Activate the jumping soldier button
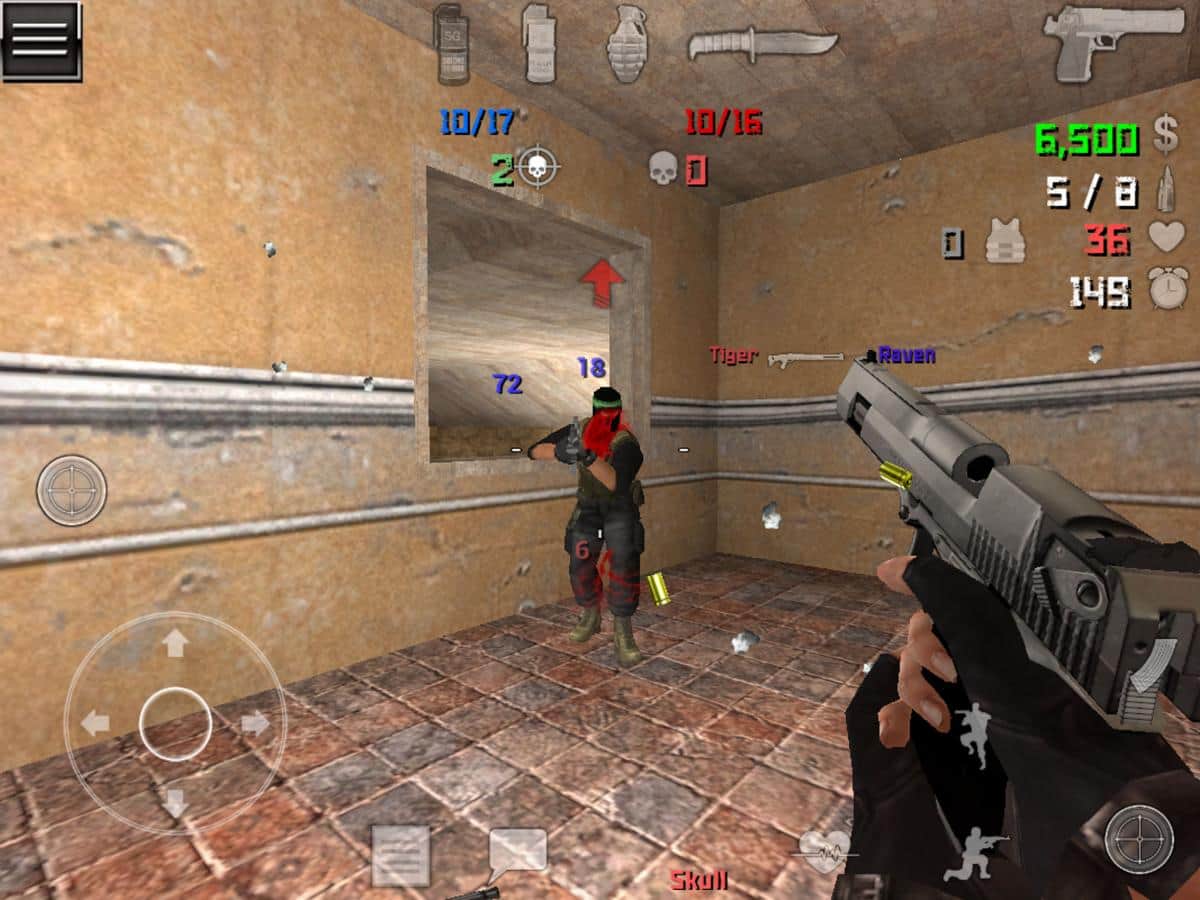The image size is (1200, 900). [972, 734]
